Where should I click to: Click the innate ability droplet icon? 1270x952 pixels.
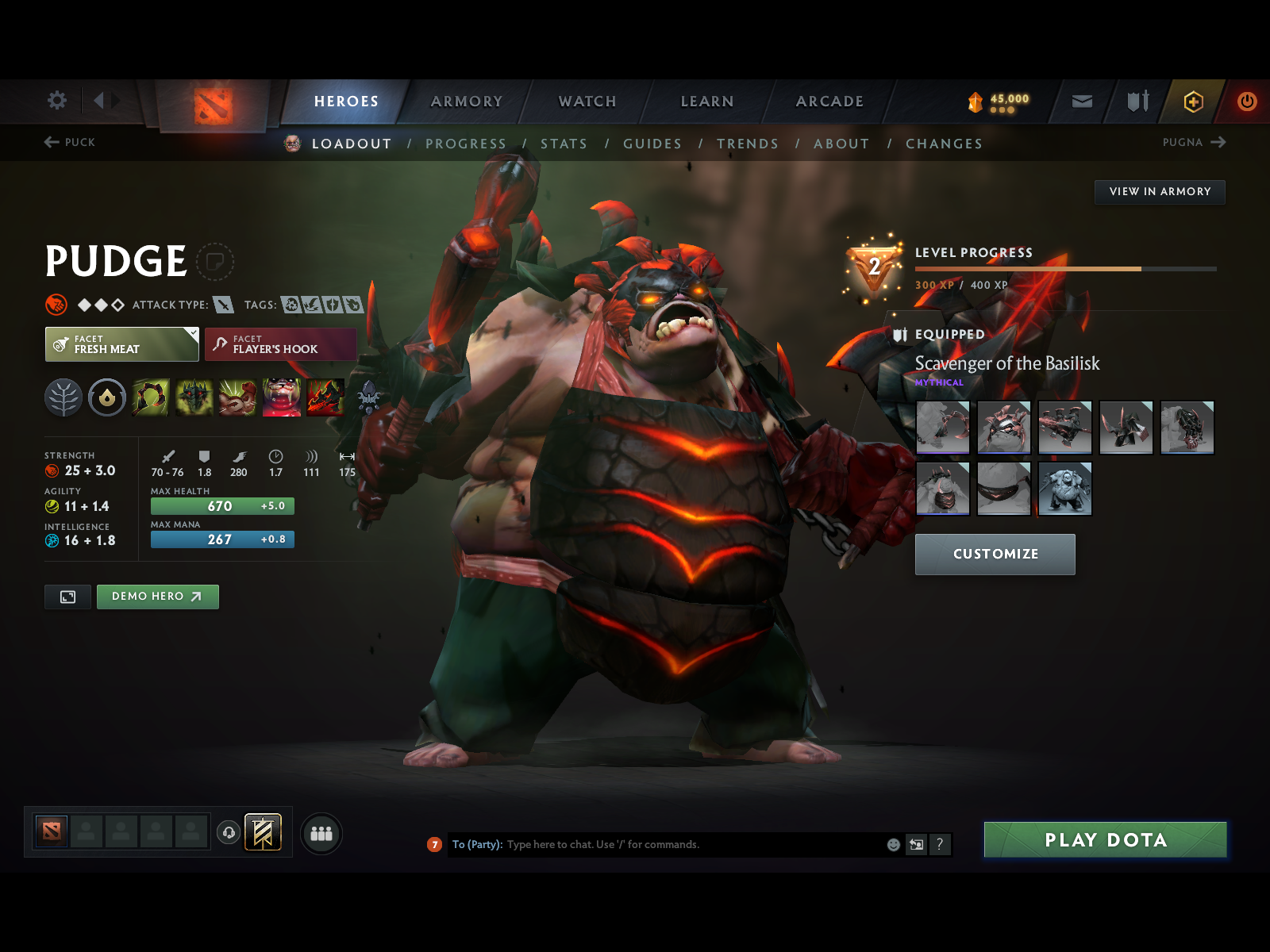(107, 398)
